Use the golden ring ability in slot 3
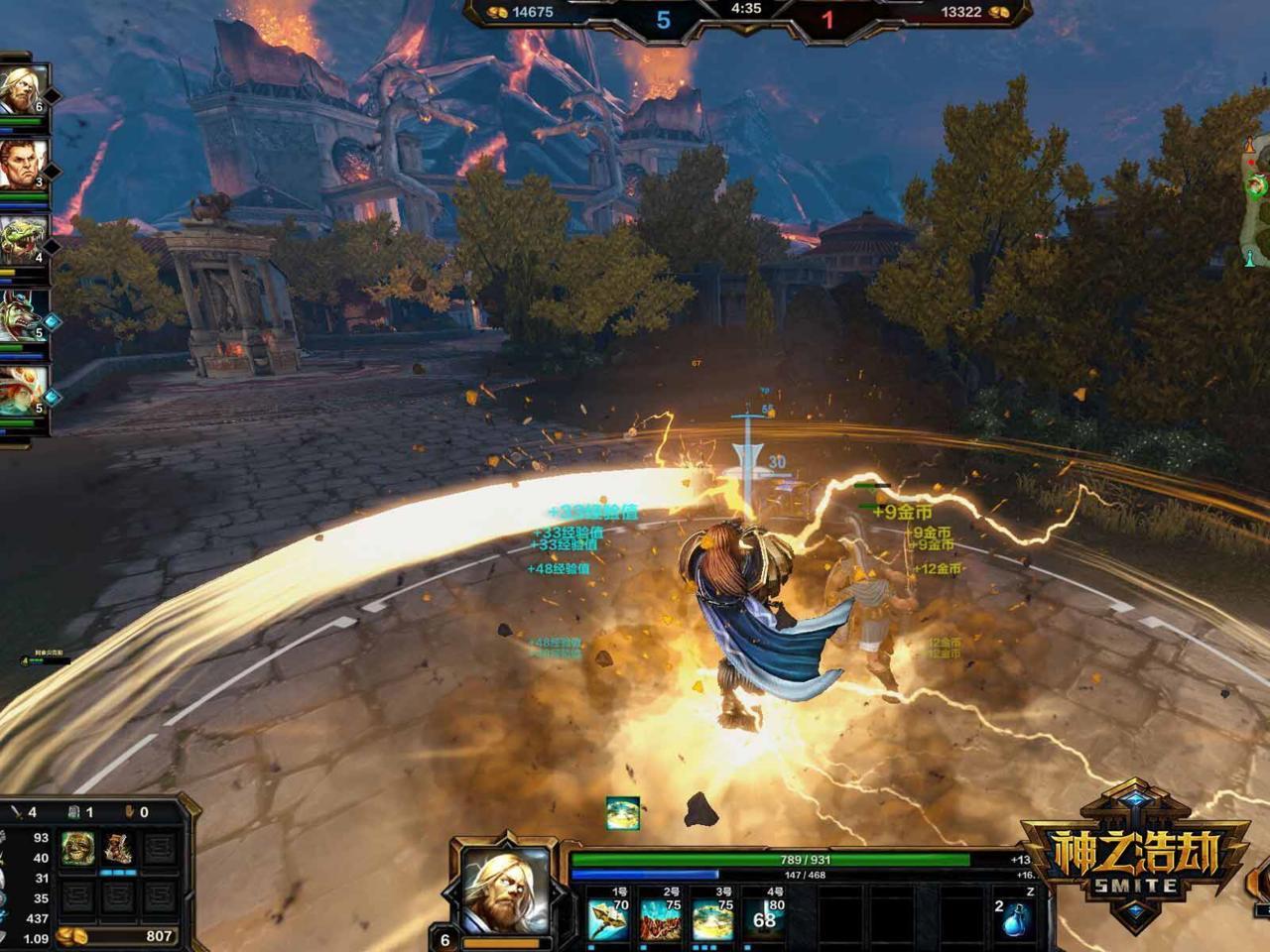Viewport: 1270px width, 952px height. point(712,919)
